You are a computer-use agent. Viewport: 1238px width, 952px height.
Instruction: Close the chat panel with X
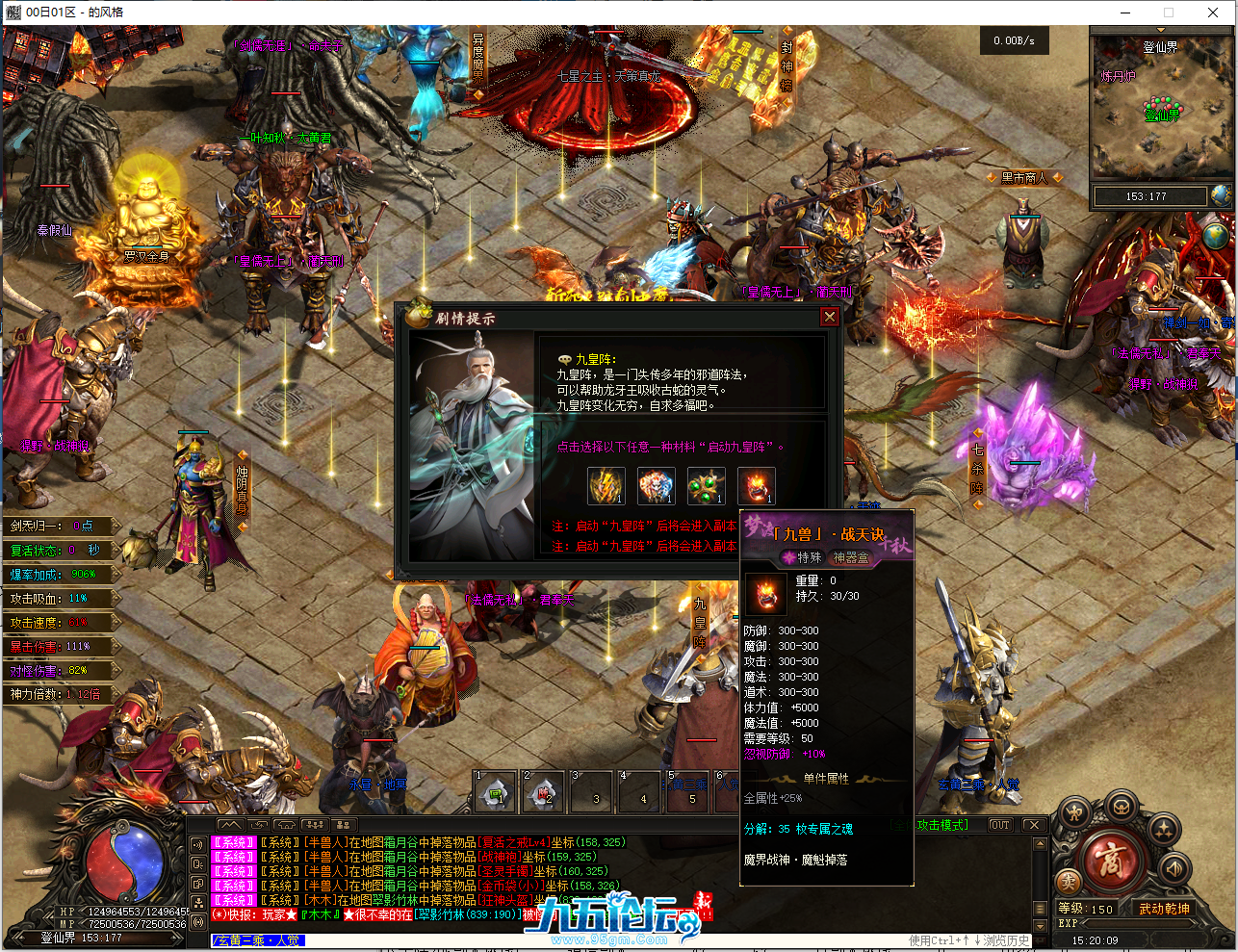coord(1032,825)
